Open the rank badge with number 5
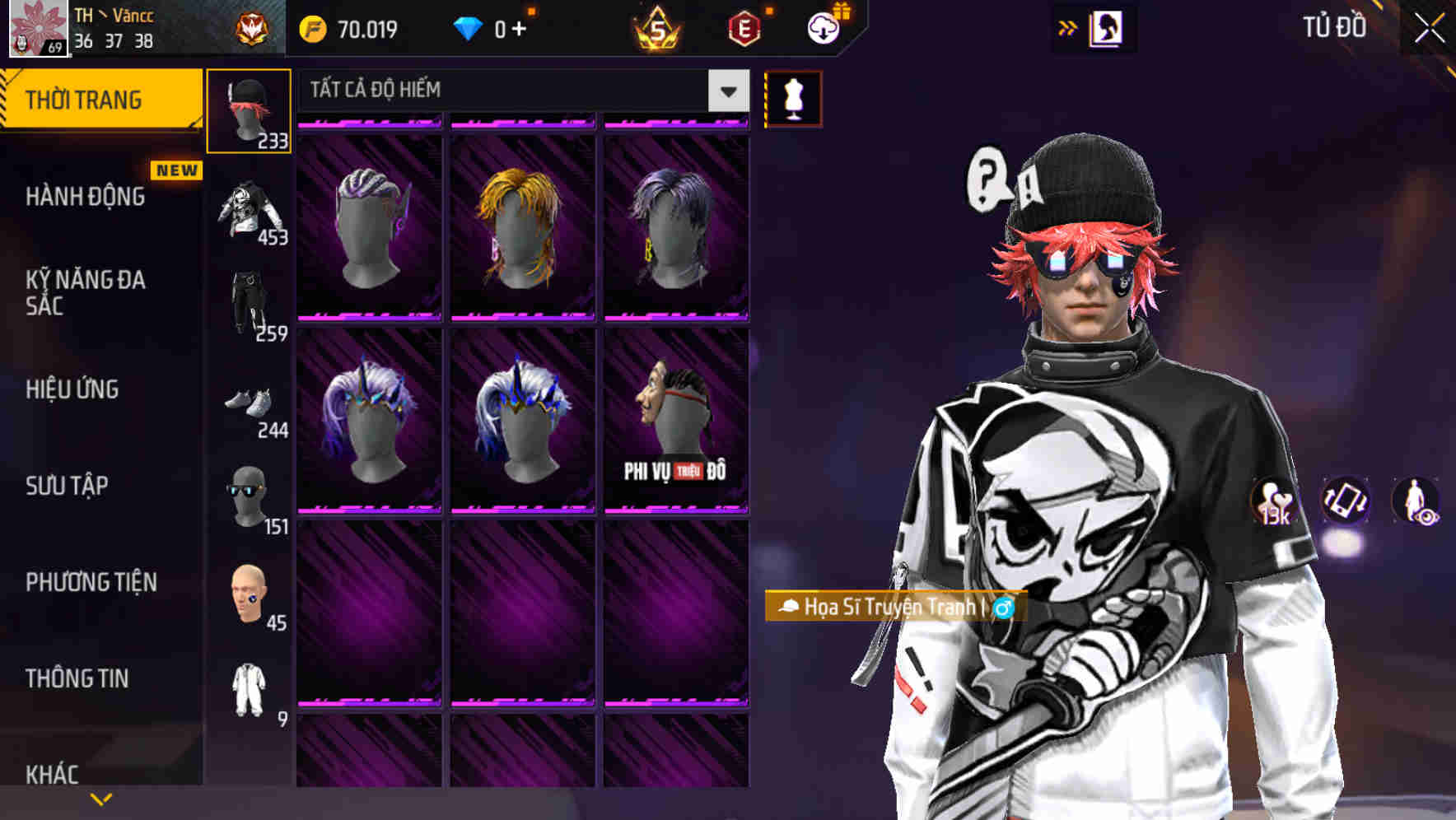 pos(653,30)
